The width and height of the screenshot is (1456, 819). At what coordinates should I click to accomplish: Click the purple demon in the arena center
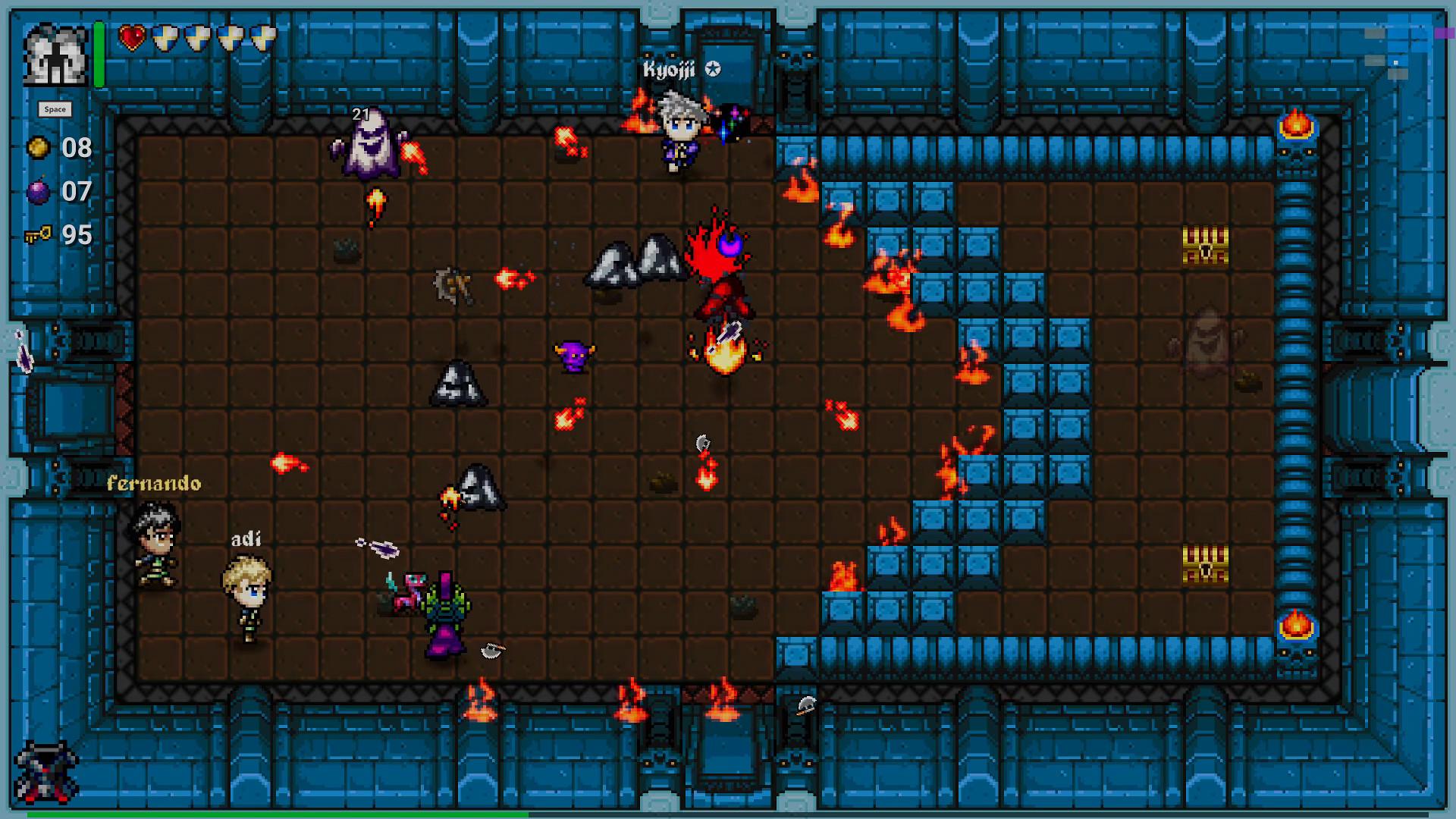[x=574, y=356]
